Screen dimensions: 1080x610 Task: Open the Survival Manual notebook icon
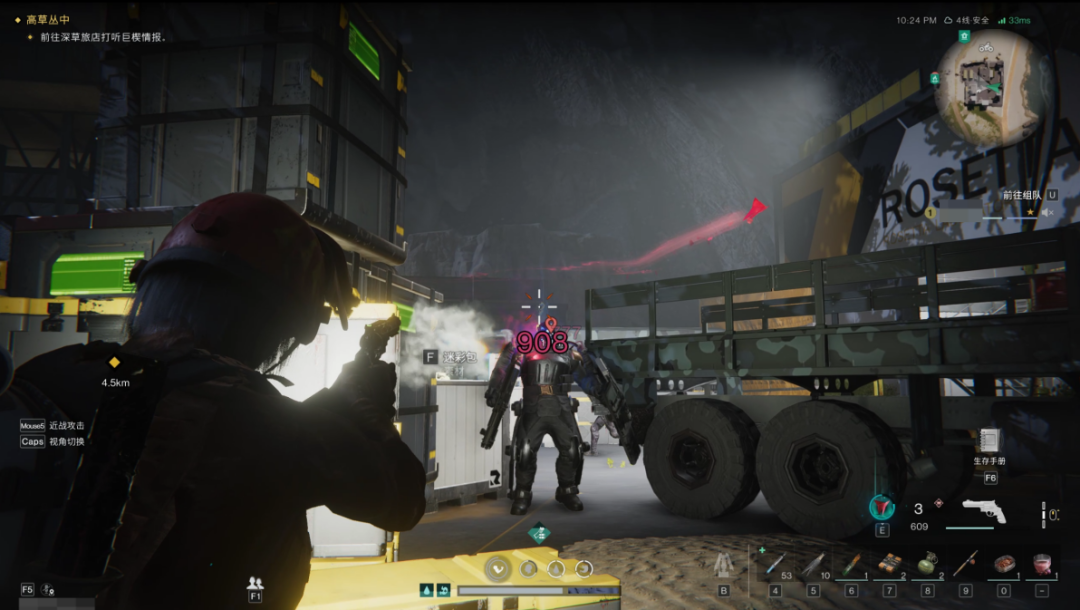tap(990, 441)
